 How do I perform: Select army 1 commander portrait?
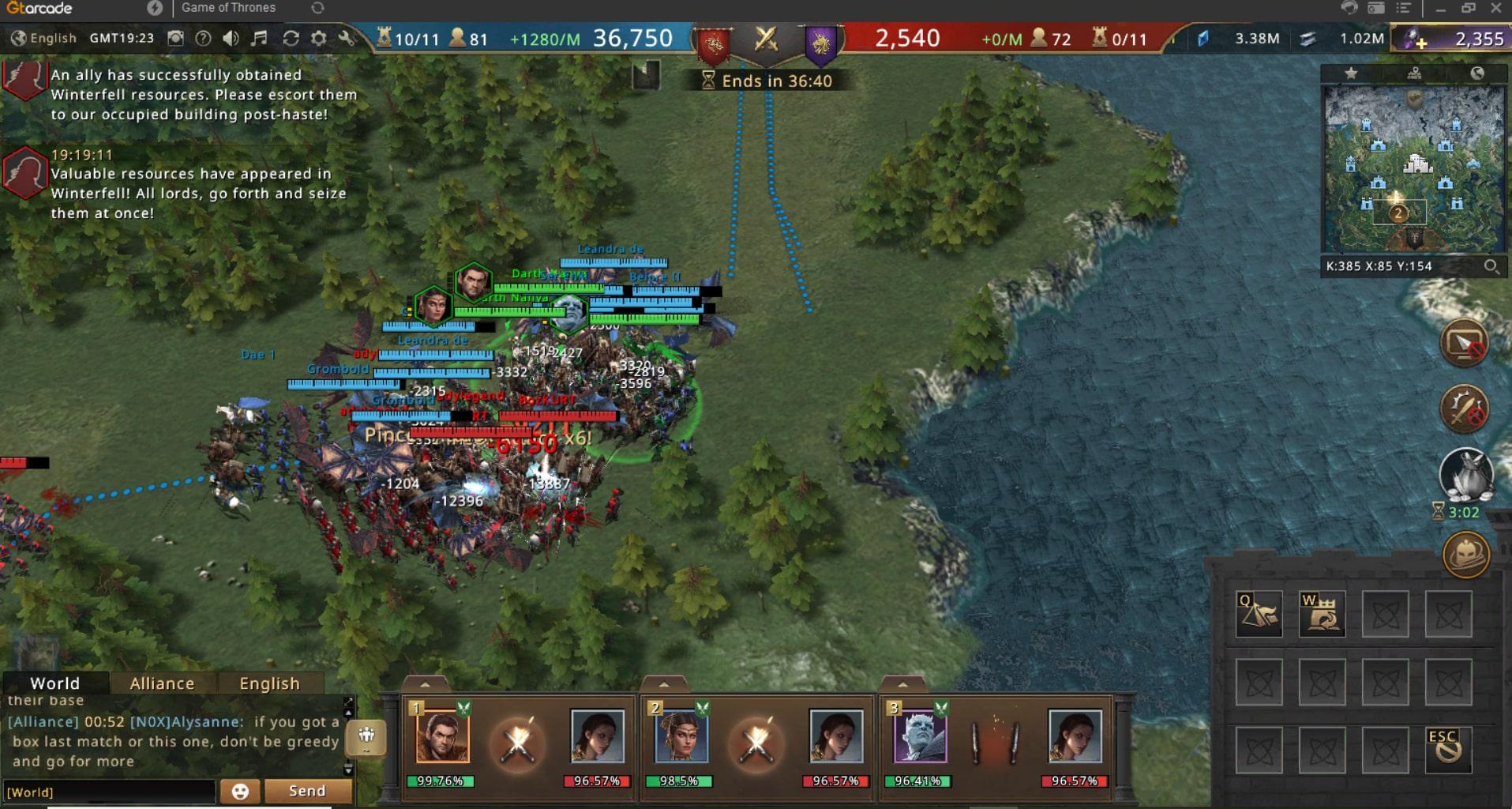(x=442, y=736)
